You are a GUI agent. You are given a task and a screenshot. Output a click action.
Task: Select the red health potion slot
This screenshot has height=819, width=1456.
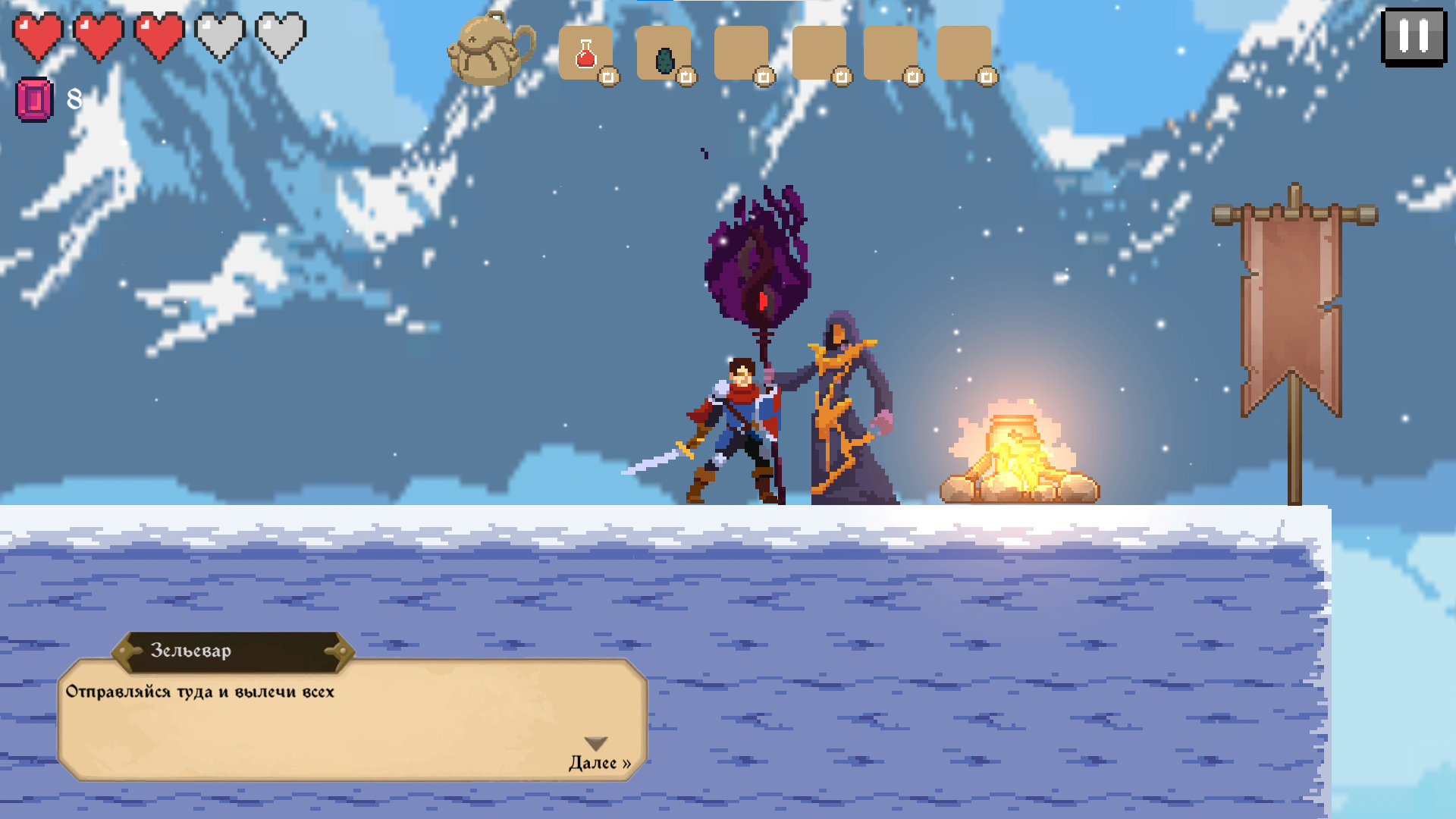click(x=586, y=54)
